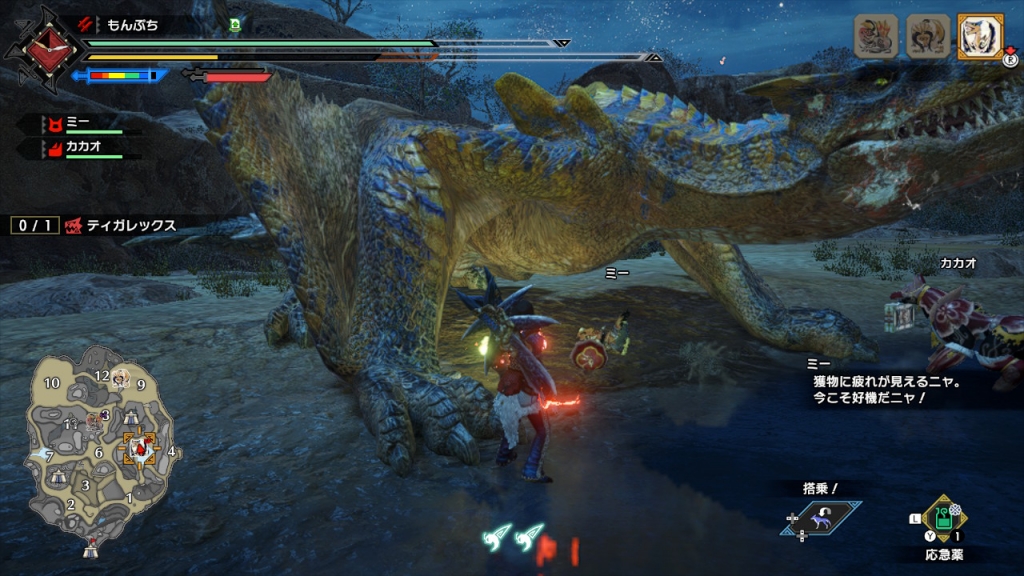This screenshot has height=576, width=1024.
Task: Choose the red bird monster icon
Action: [x=875, y=37]
